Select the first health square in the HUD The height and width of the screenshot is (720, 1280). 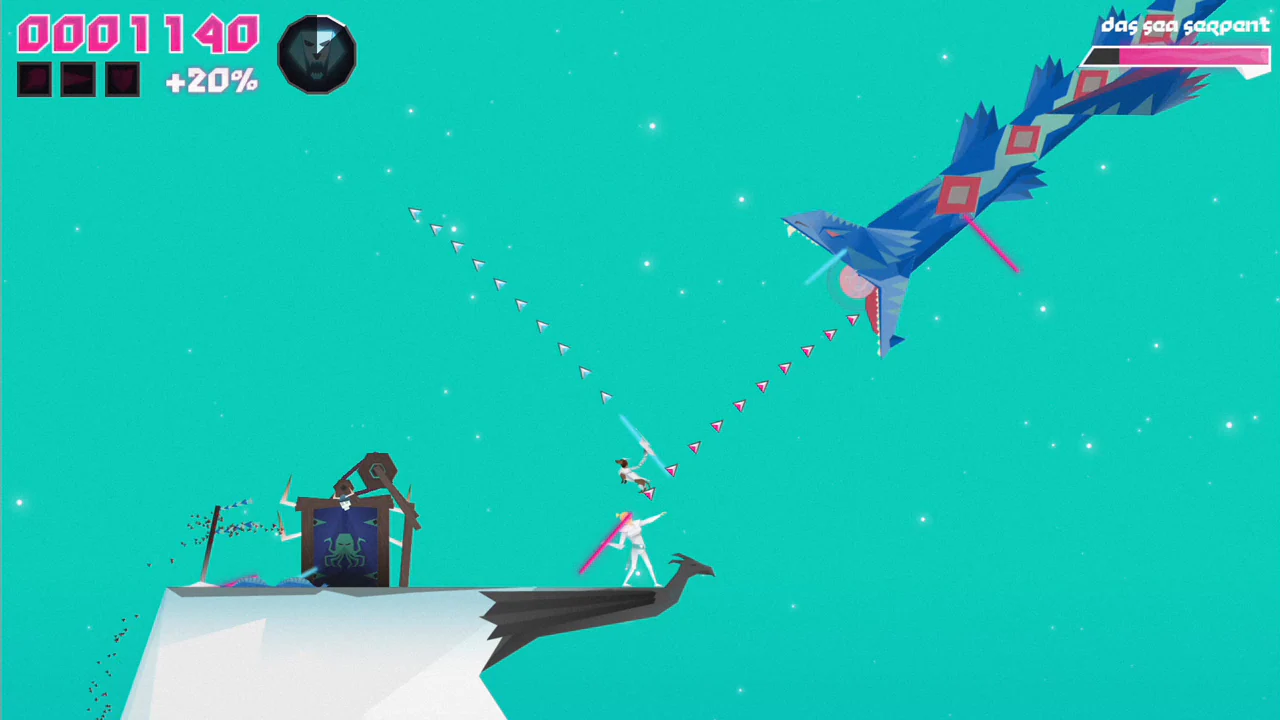click(x=33, y=79)
